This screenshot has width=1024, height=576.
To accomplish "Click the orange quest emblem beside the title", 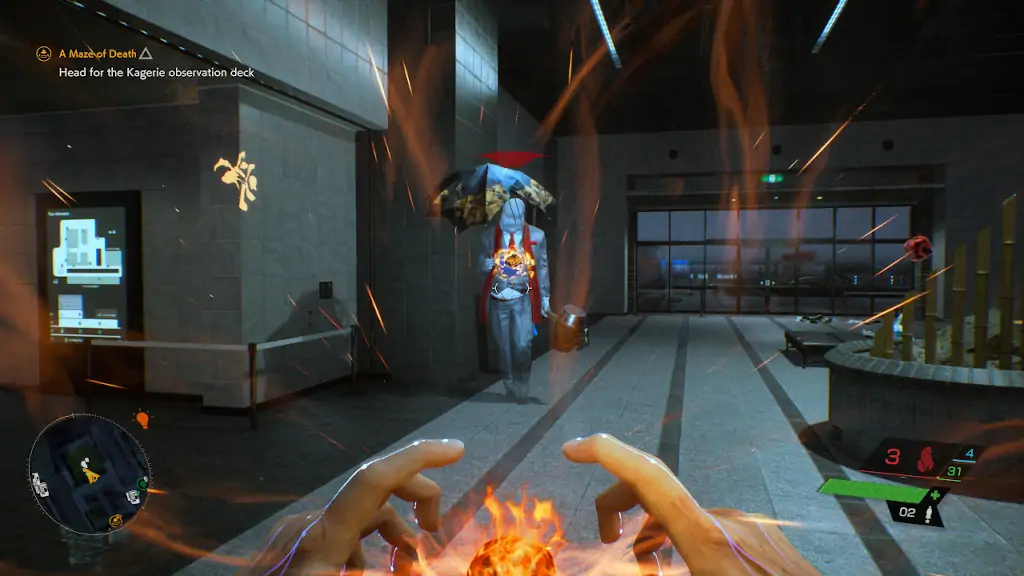I will click(x=44, y=53).
